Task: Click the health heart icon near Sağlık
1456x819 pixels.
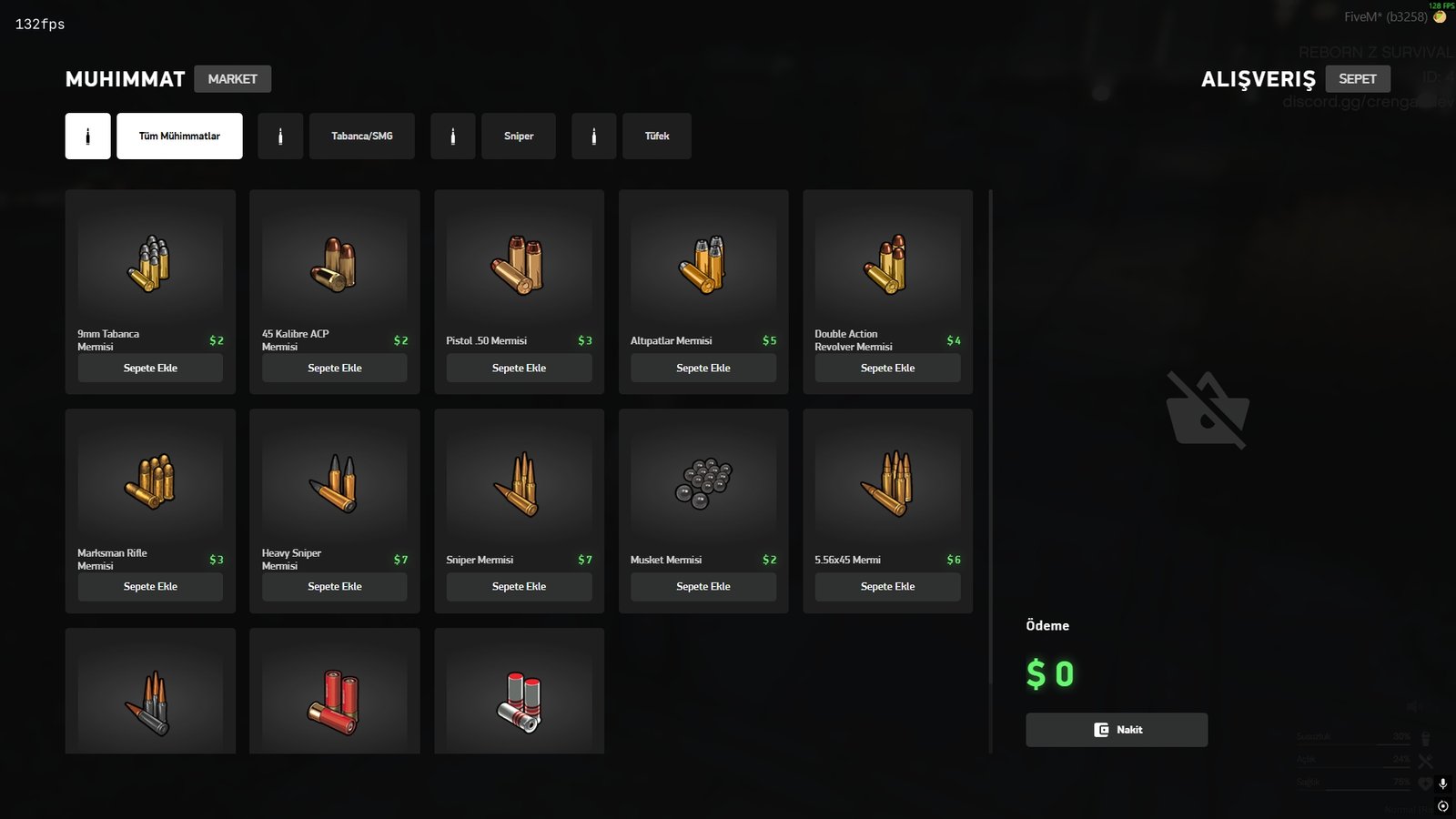Action: pos(1425,783)
